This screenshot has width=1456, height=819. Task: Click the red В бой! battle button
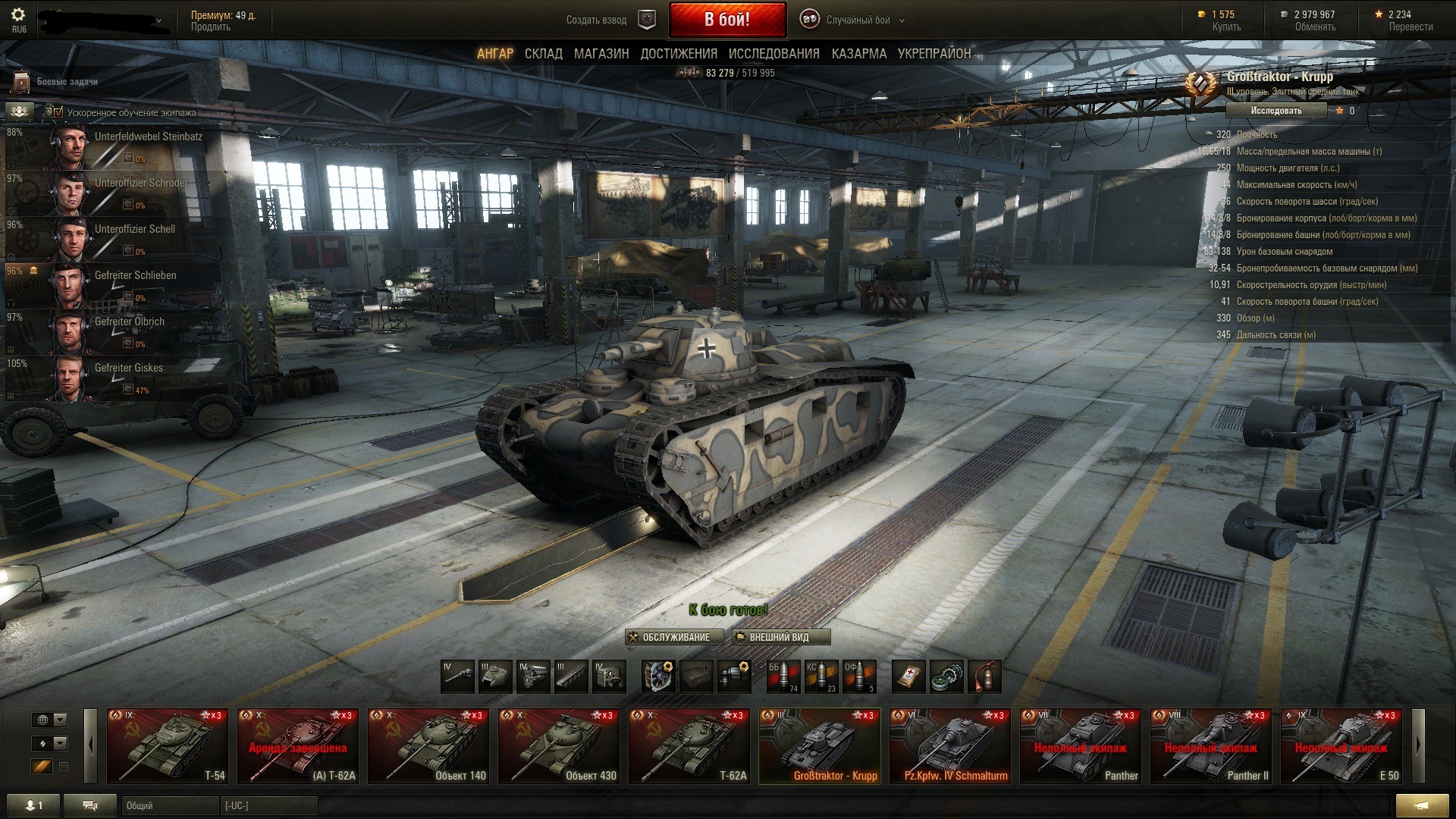point(726,20)
